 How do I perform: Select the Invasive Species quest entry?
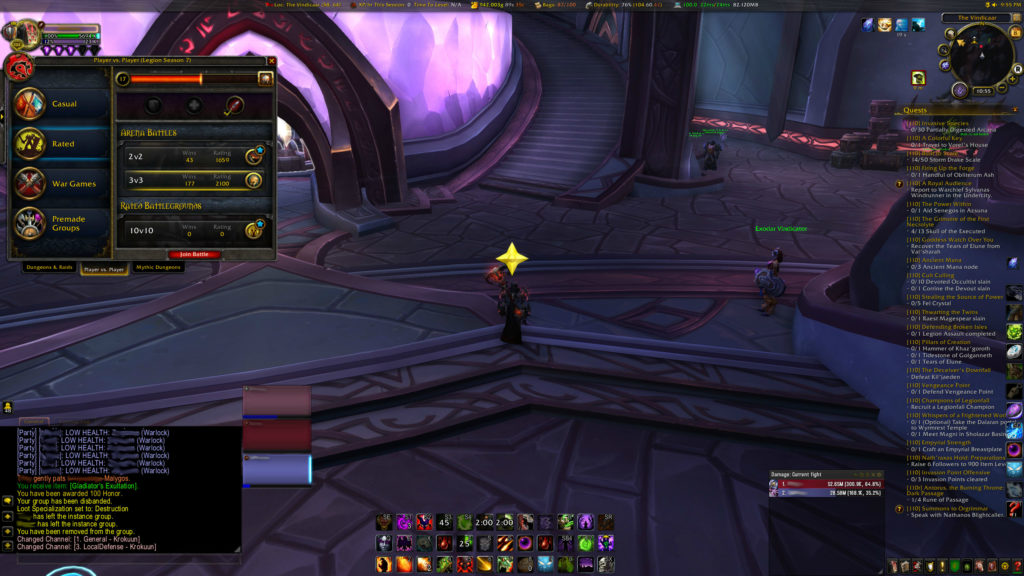pyautogui.click(x=945, y=123)
